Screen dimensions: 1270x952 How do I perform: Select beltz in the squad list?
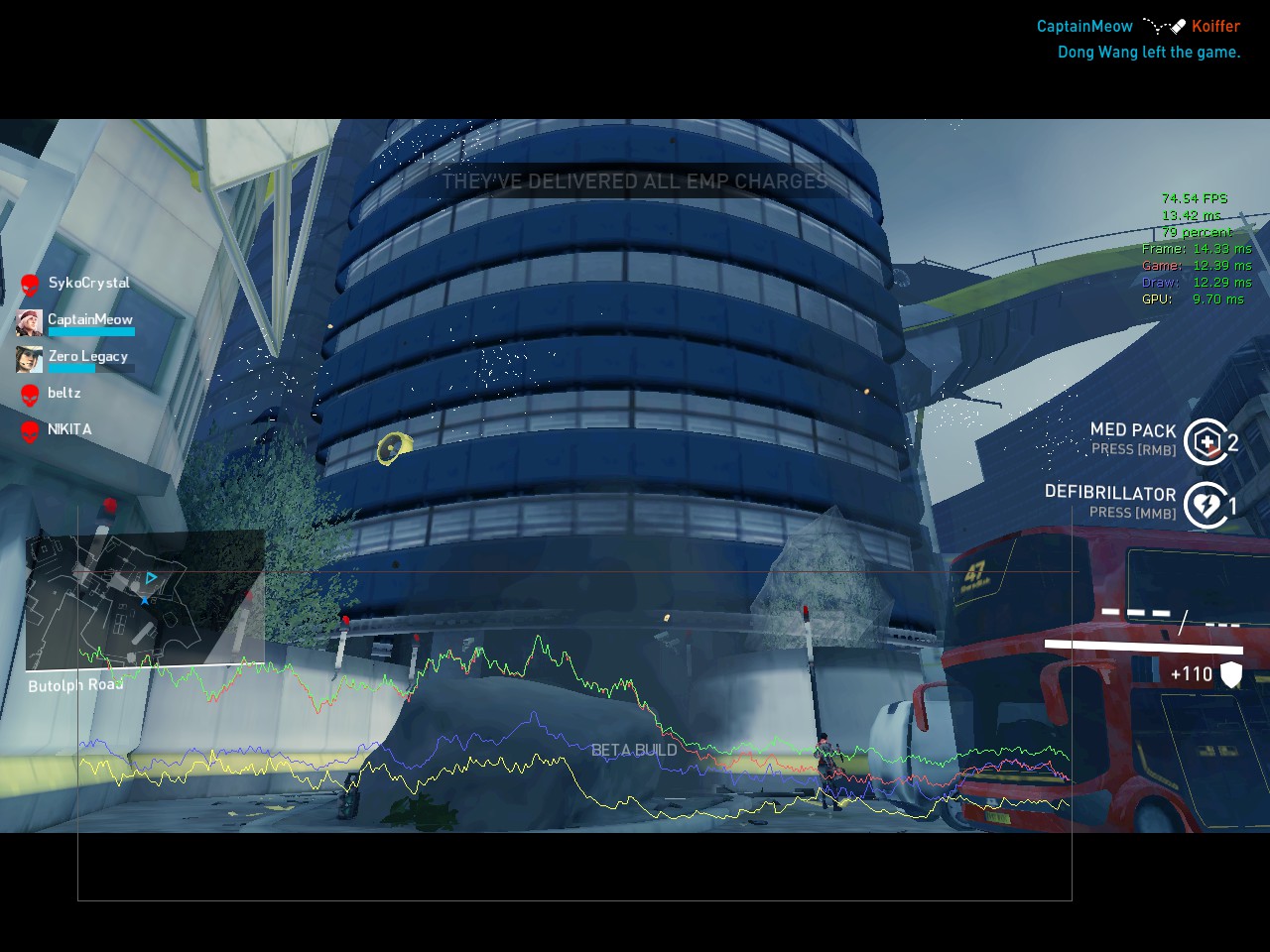click(63, 394)
